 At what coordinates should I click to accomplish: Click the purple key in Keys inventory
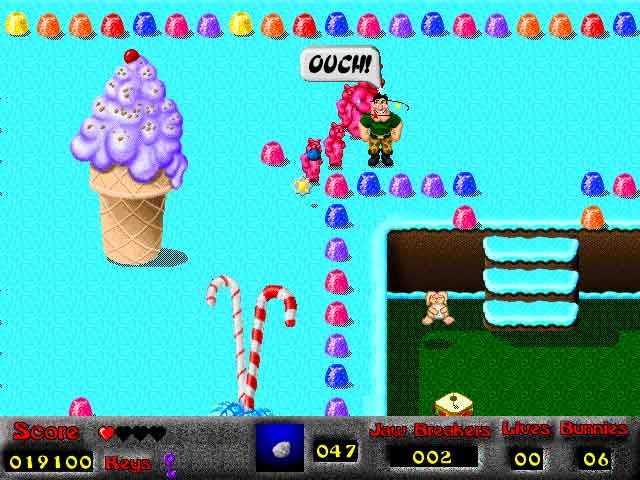click(x=169, y=461)
